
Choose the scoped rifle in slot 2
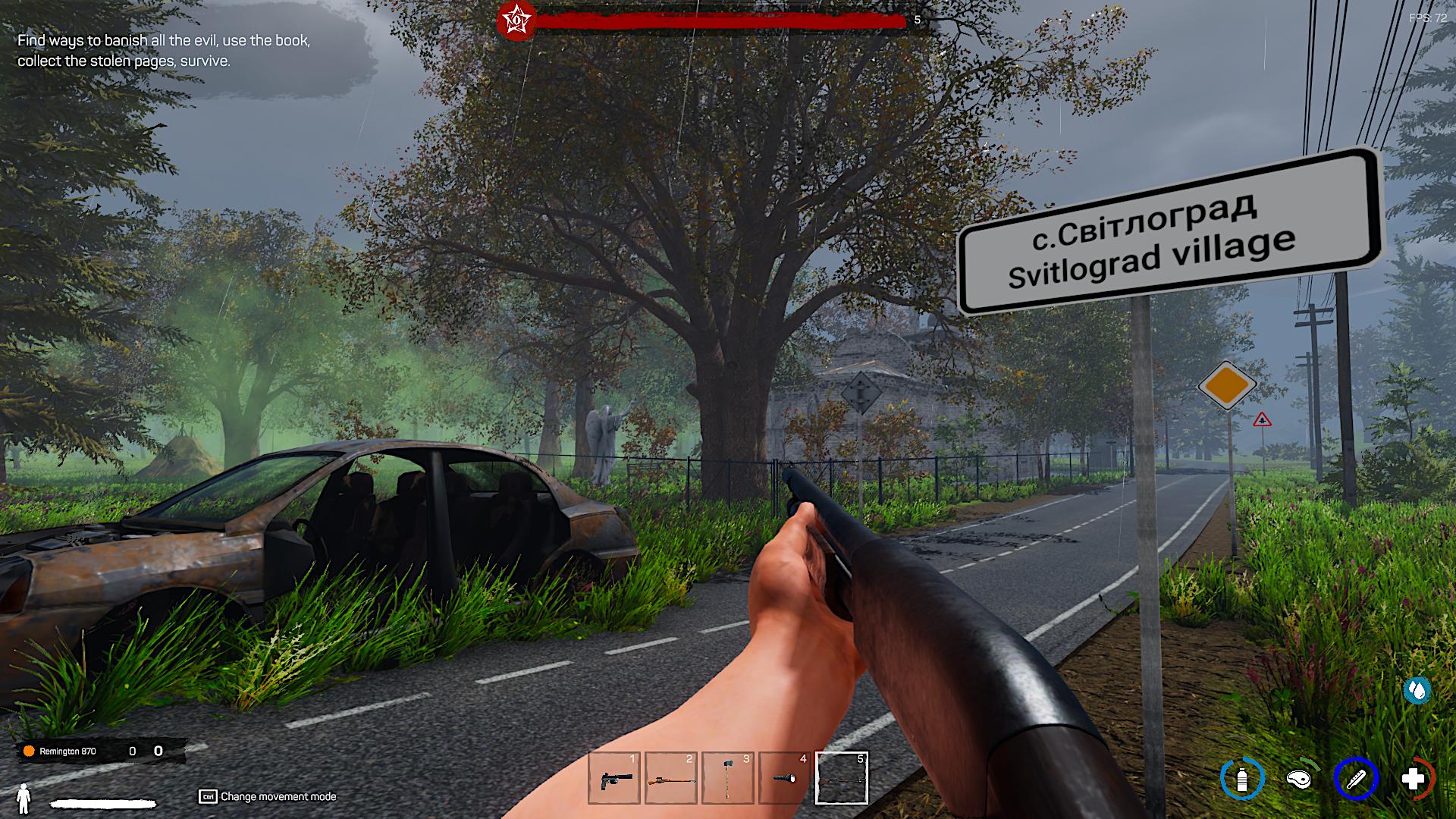pyautogui.click(x=671, y=778)
